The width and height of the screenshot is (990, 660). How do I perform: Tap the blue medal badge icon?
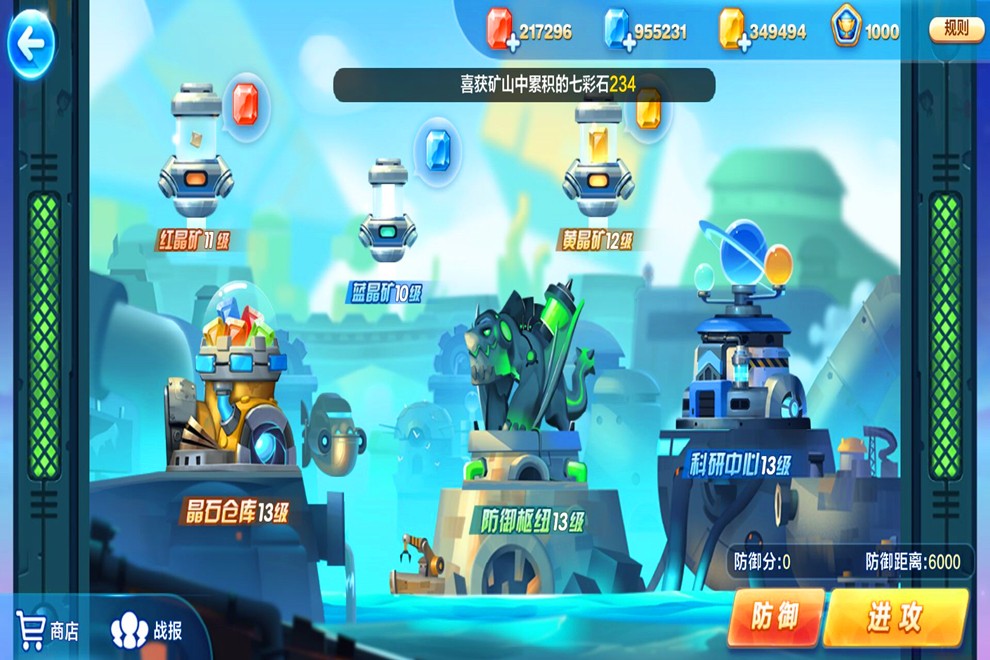(846, 31)
